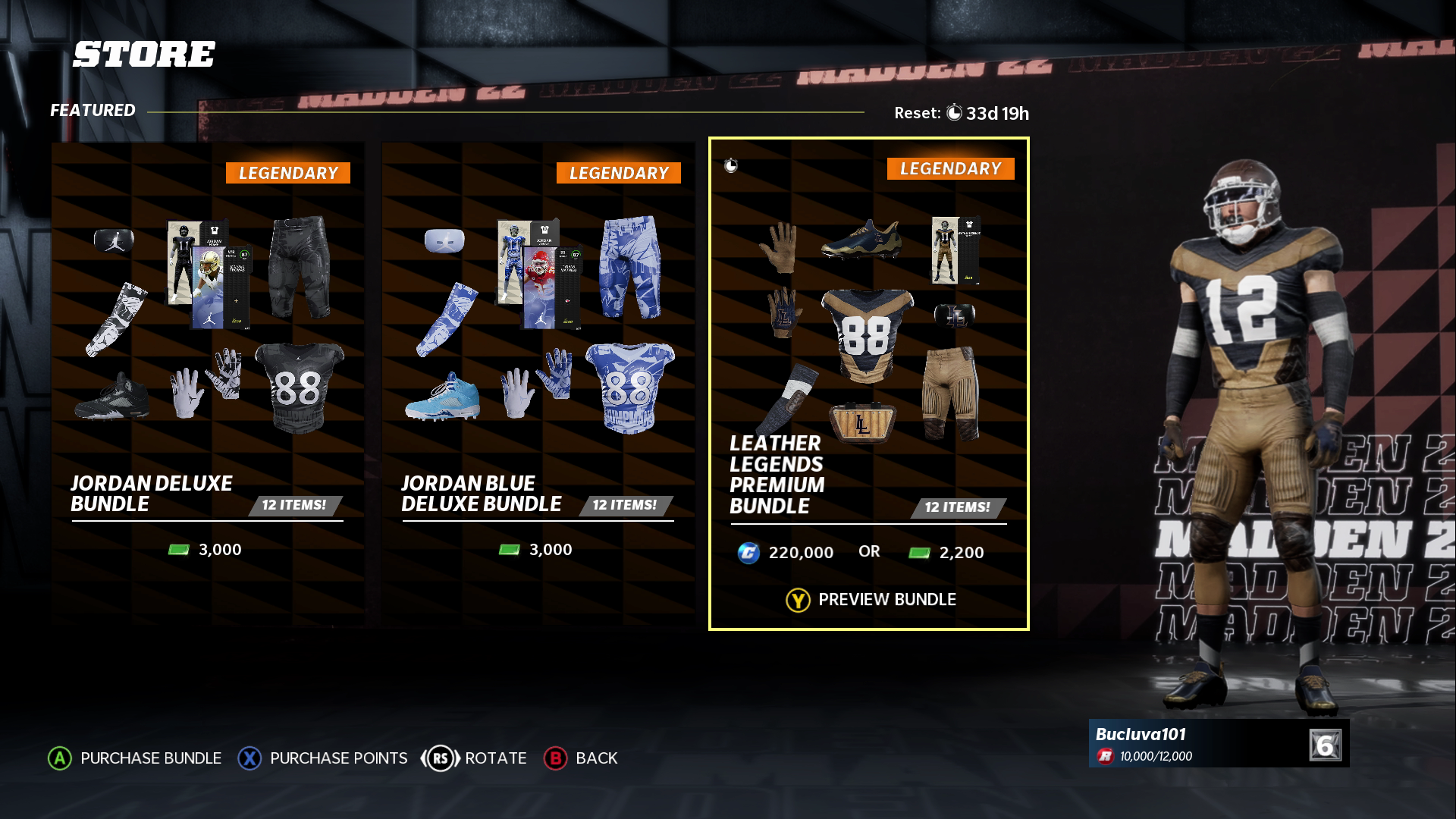Screen dimensions: 1456x819
Task: Open the Purchase Points option
Action: click(x=323, y=758)
